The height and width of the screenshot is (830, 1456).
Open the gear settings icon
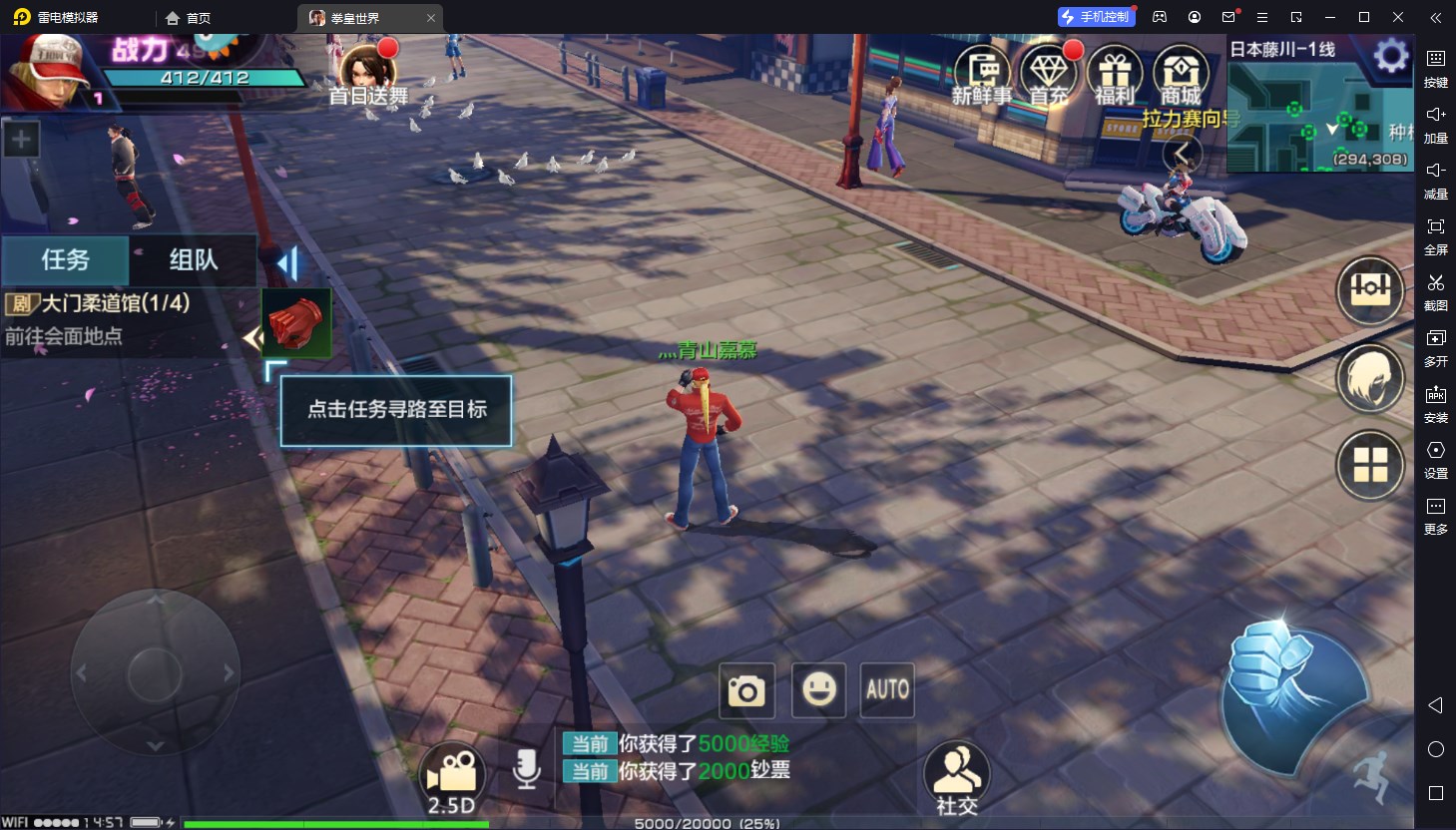click(1390, 56)
